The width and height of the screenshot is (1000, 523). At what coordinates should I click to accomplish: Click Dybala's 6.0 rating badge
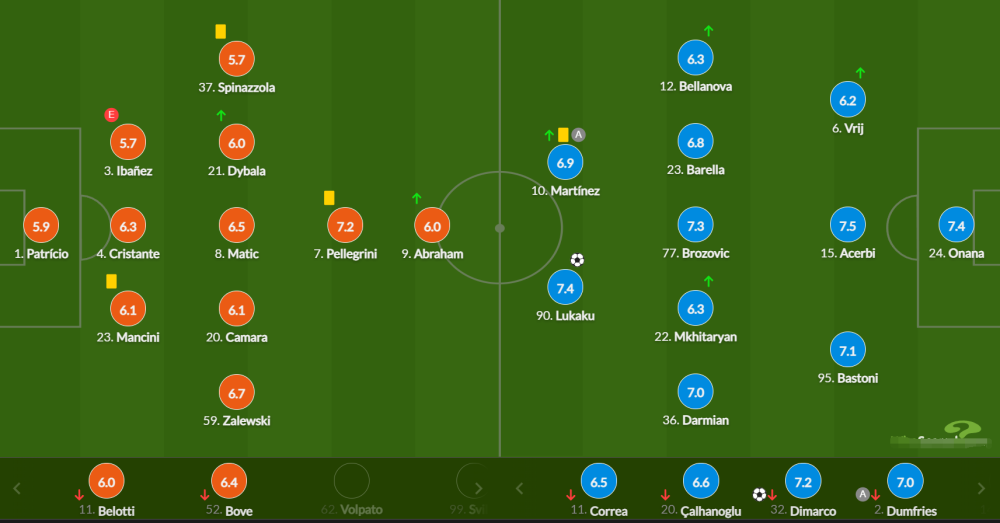237,144
